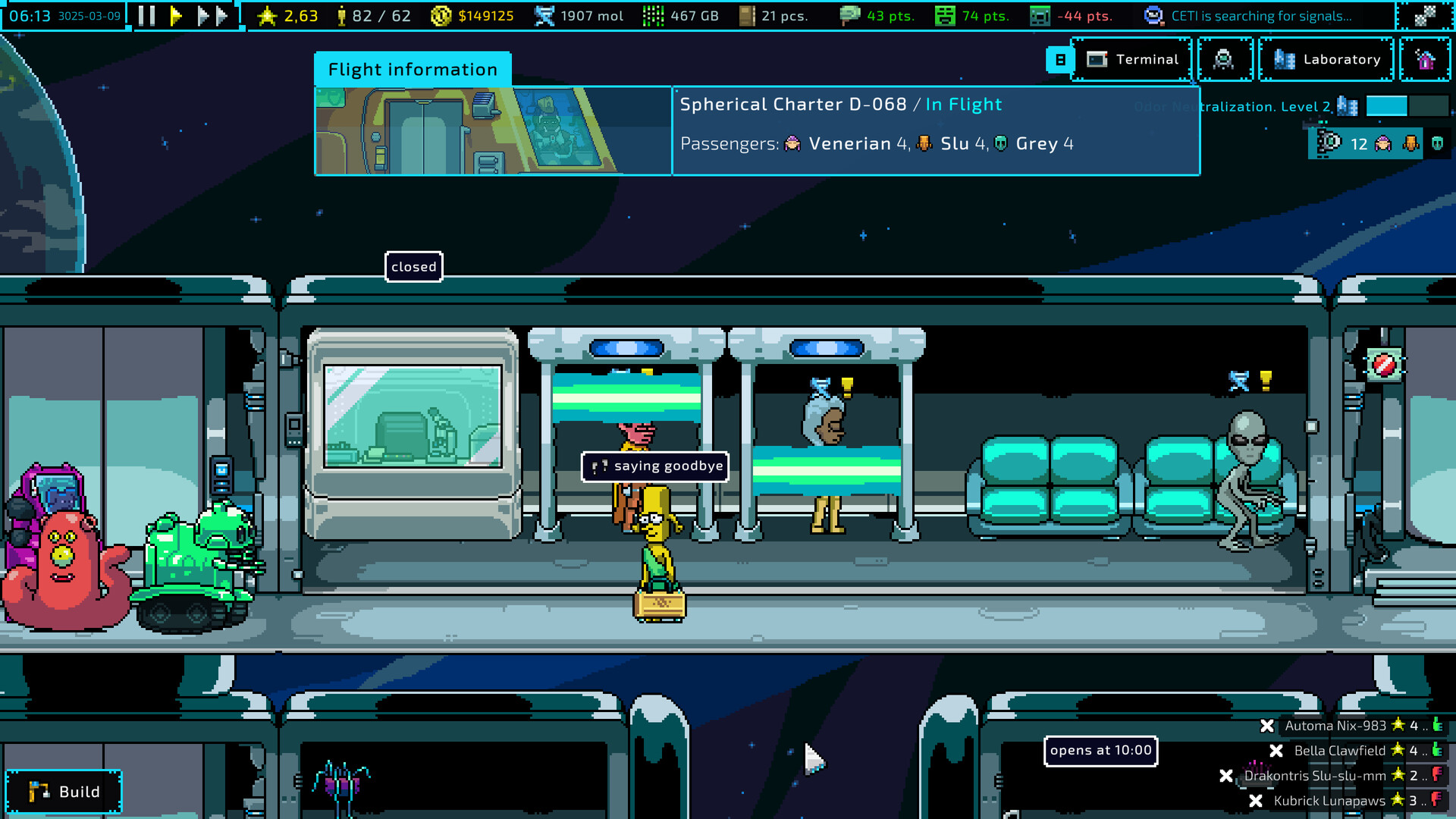1456x819 pixels.
Task: Open the CETI signal search notification
Action: 1251,15
